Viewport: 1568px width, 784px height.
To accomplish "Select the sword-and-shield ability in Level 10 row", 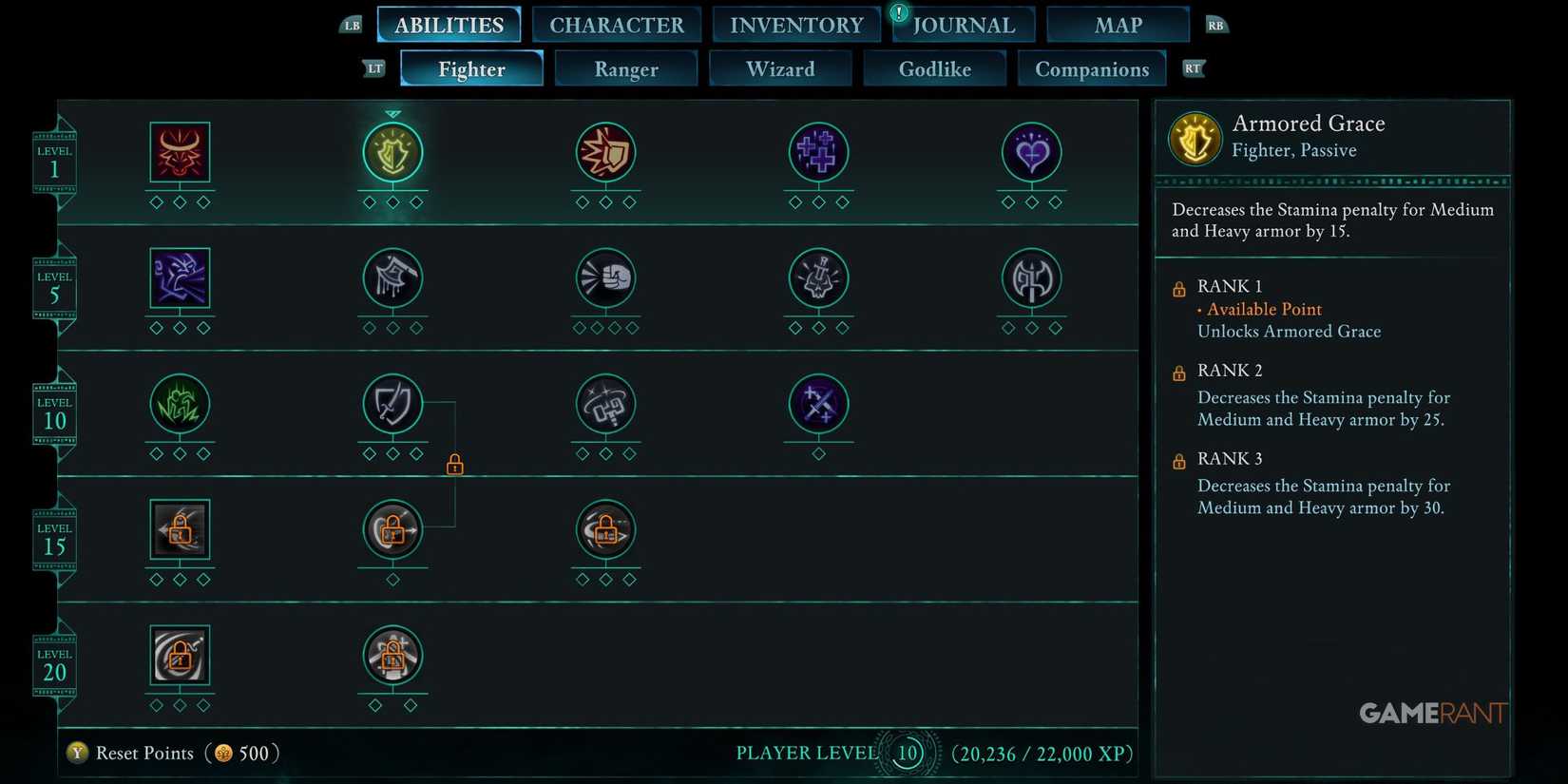I will coord(392,406).
